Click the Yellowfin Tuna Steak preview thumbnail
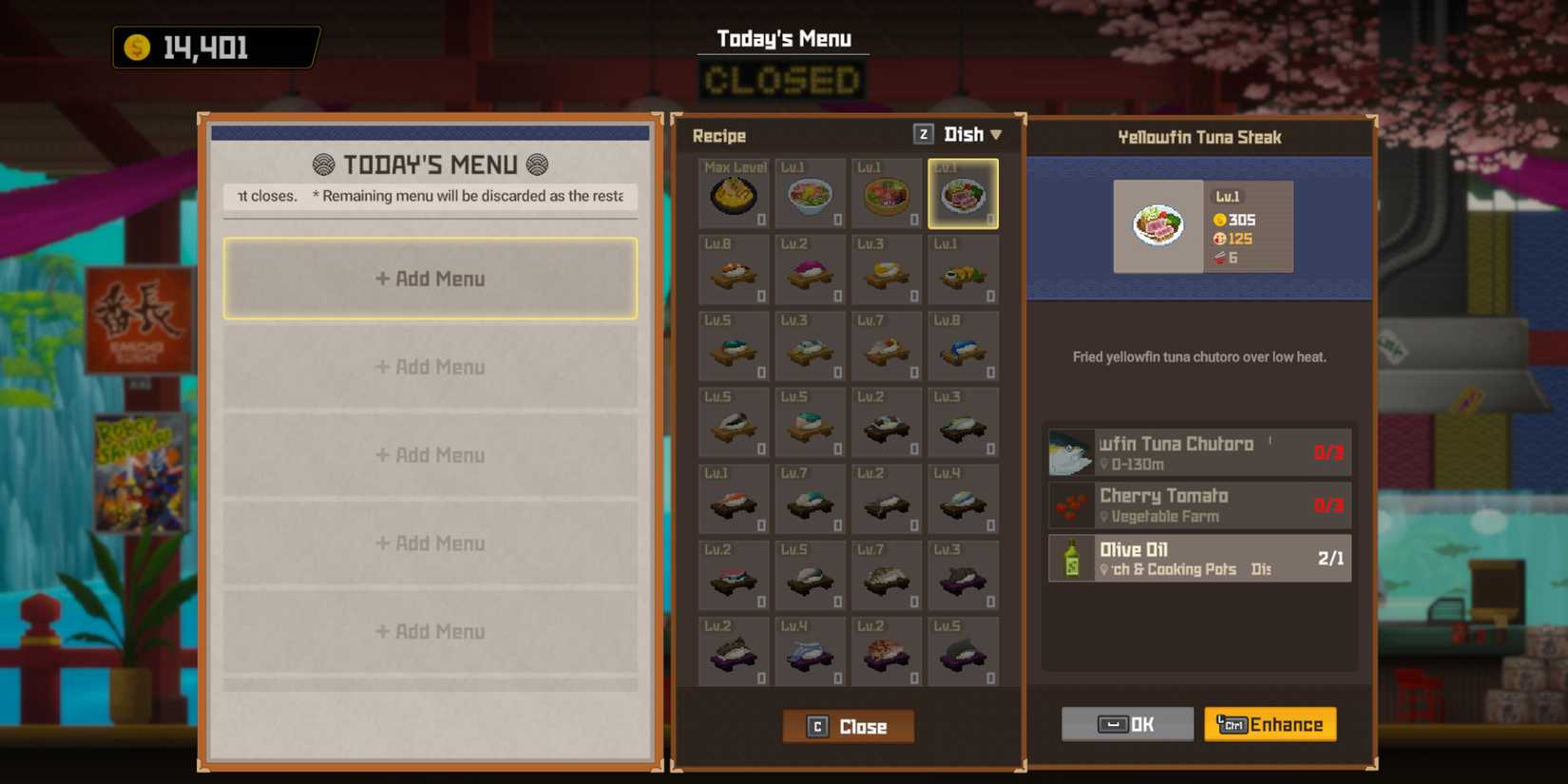1568x784 pixels. coord(1157,226)
